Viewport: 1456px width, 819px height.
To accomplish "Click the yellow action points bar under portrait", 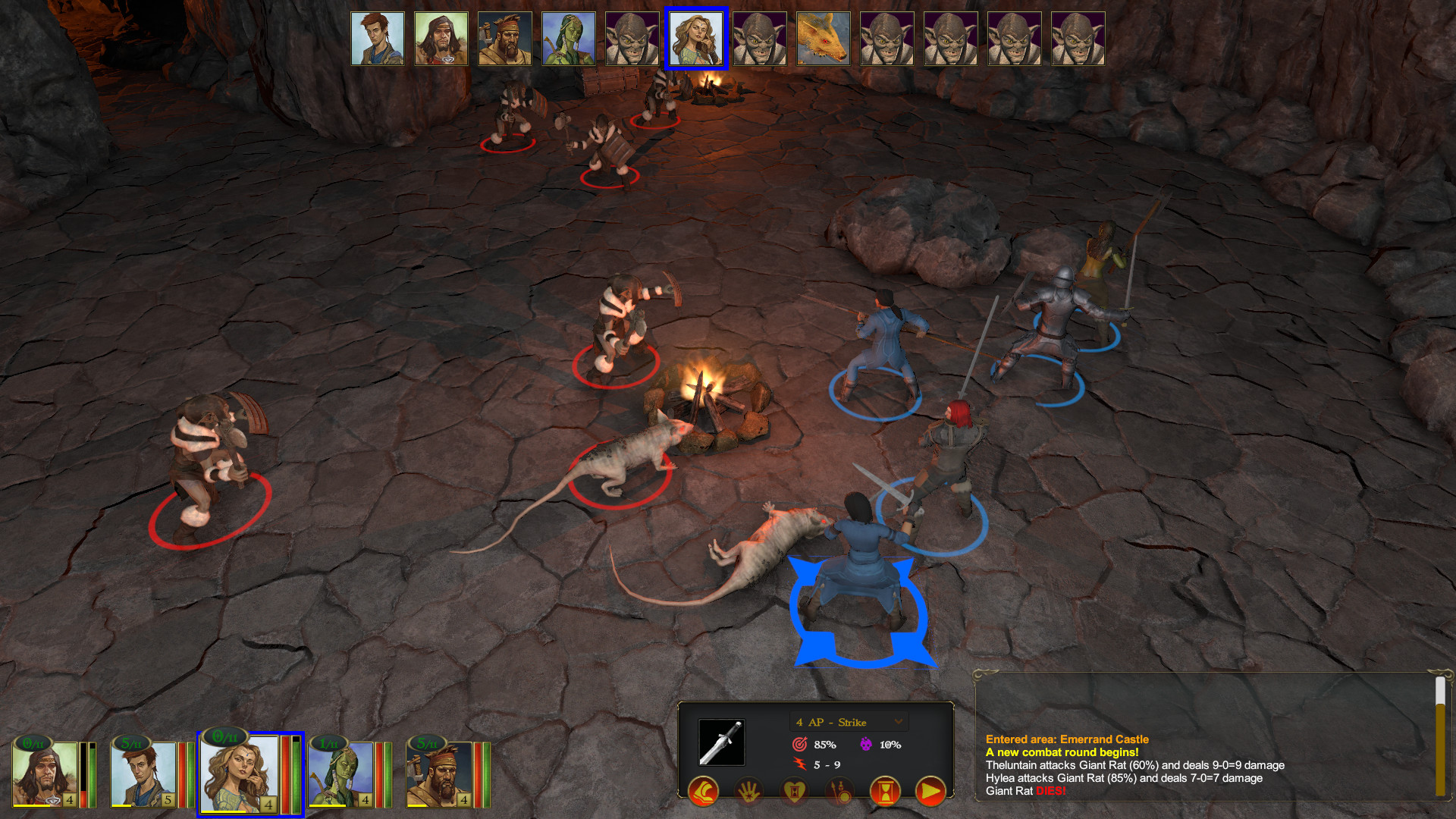I will click(224, 811).
